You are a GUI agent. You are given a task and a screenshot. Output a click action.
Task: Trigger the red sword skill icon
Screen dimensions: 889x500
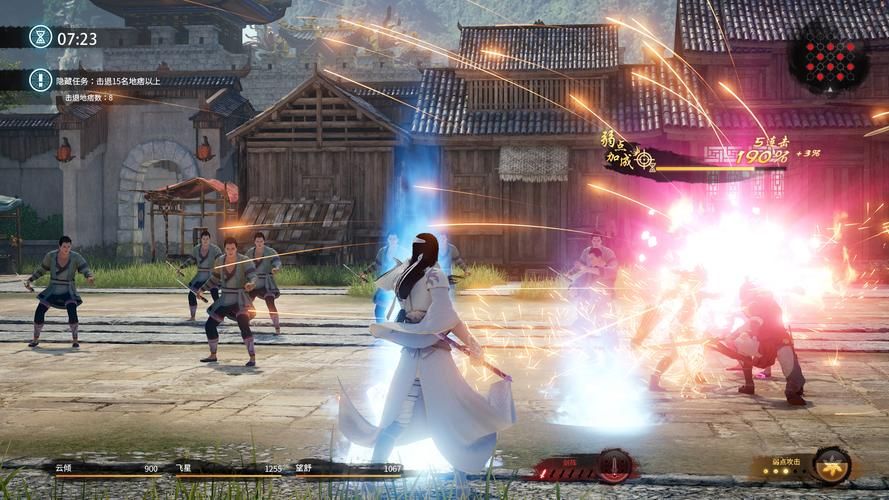(614, 466)
